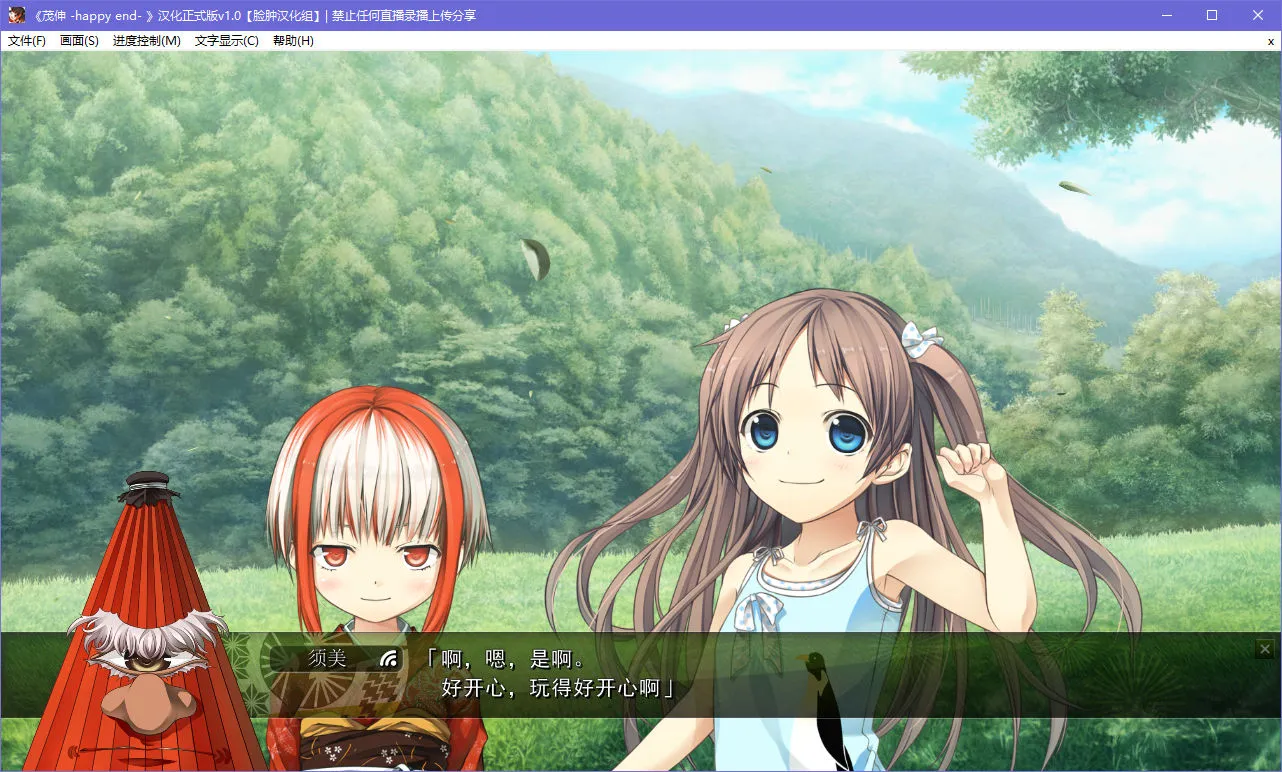Open the 文件(F) menu
Viewport: 1282px width, 772px height.
pyautogui.click(x=27, y=41)
